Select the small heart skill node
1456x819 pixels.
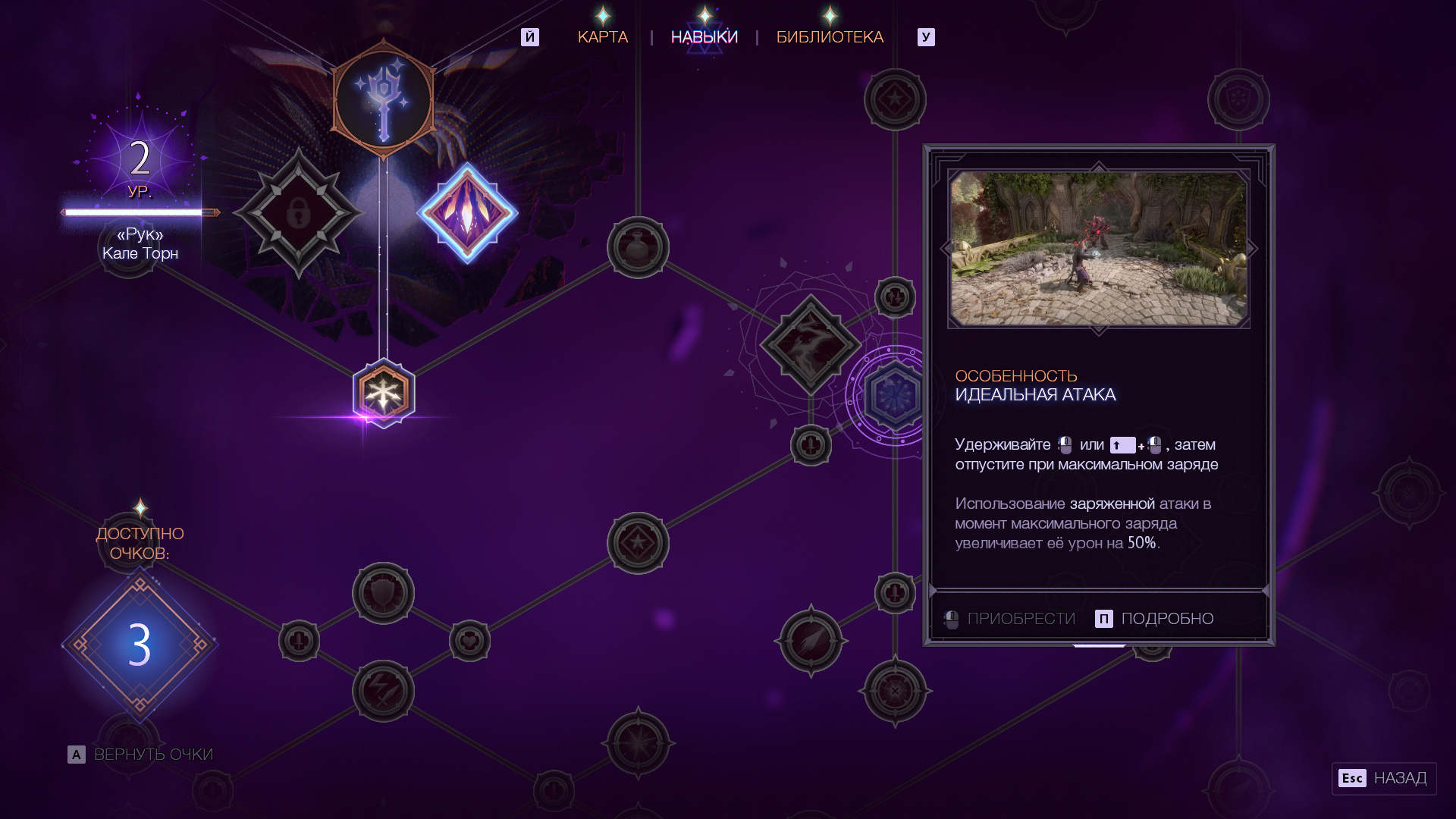pos(469,642)
